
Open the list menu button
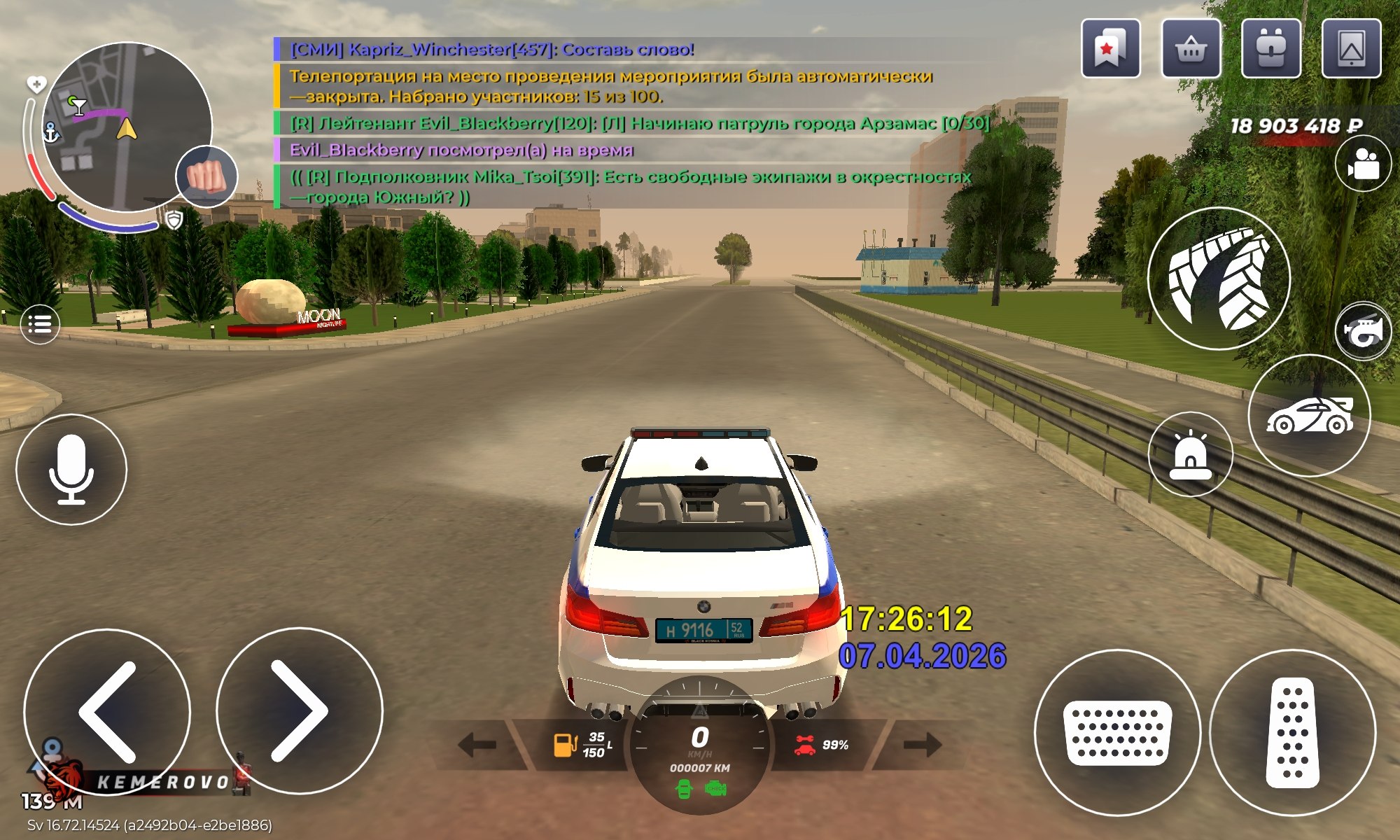(x=40, y=324)
